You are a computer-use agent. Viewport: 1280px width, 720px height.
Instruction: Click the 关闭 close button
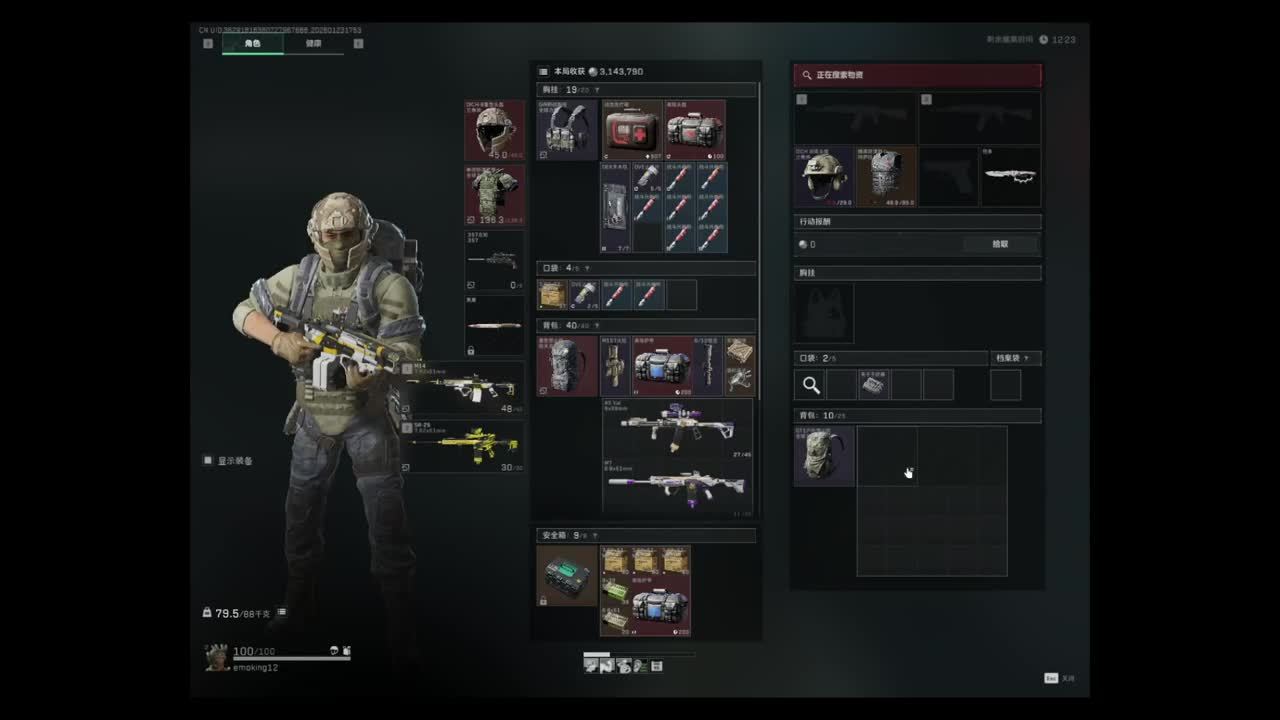pos(1062,678)
